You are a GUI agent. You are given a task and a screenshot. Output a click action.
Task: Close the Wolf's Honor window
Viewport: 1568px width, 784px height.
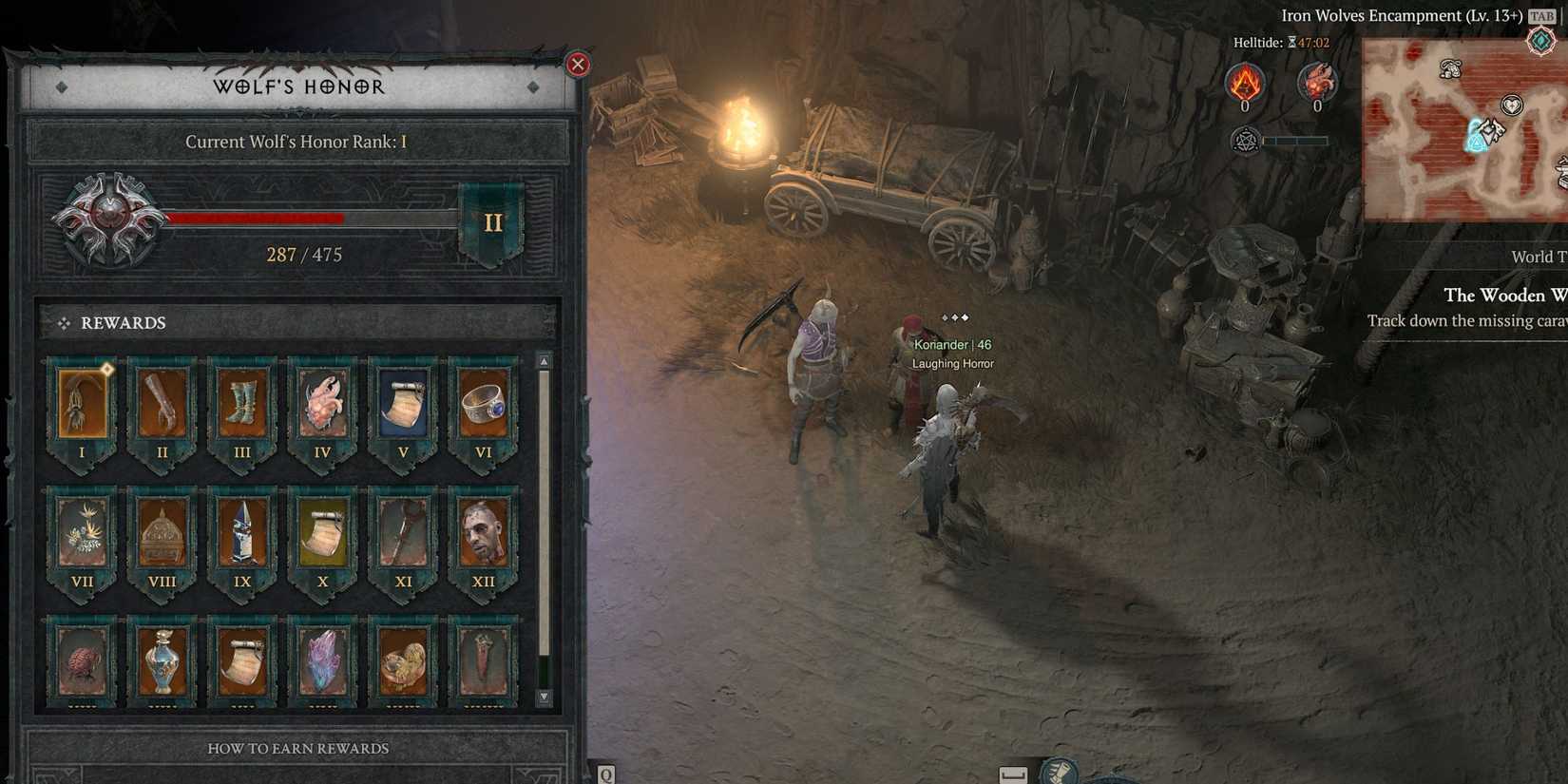[578, 64]
